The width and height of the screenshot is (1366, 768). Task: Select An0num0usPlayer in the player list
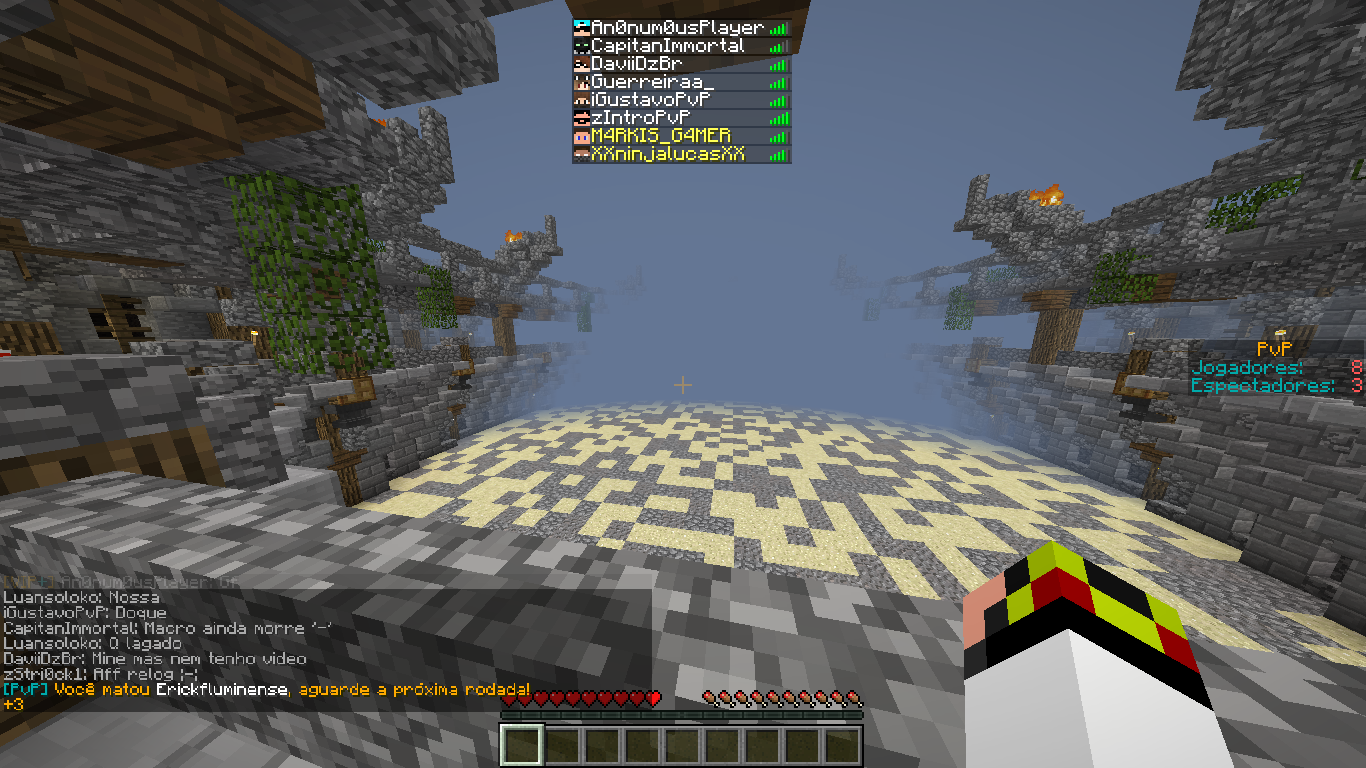(677, 28)
